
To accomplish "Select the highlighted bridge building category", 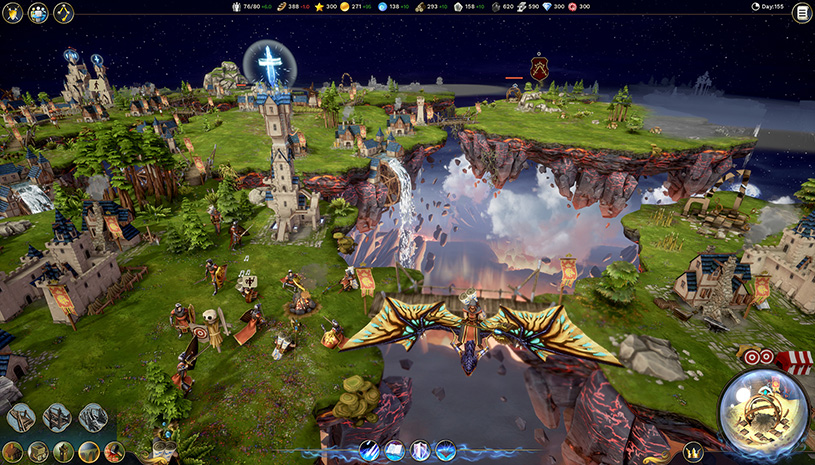I will coord(89,452).
